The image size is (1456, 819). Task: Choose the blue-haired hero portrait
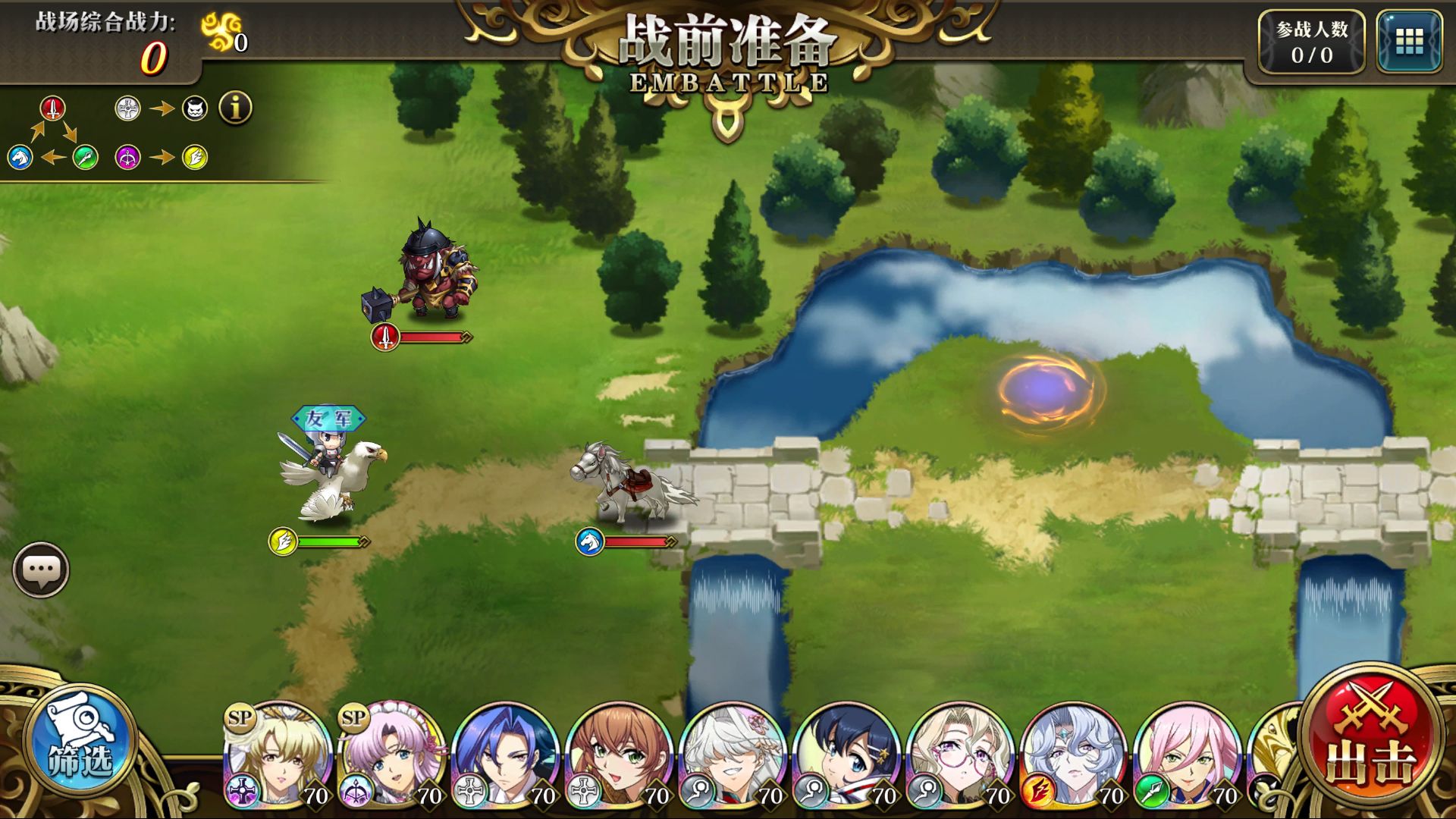tap(507, 754)
